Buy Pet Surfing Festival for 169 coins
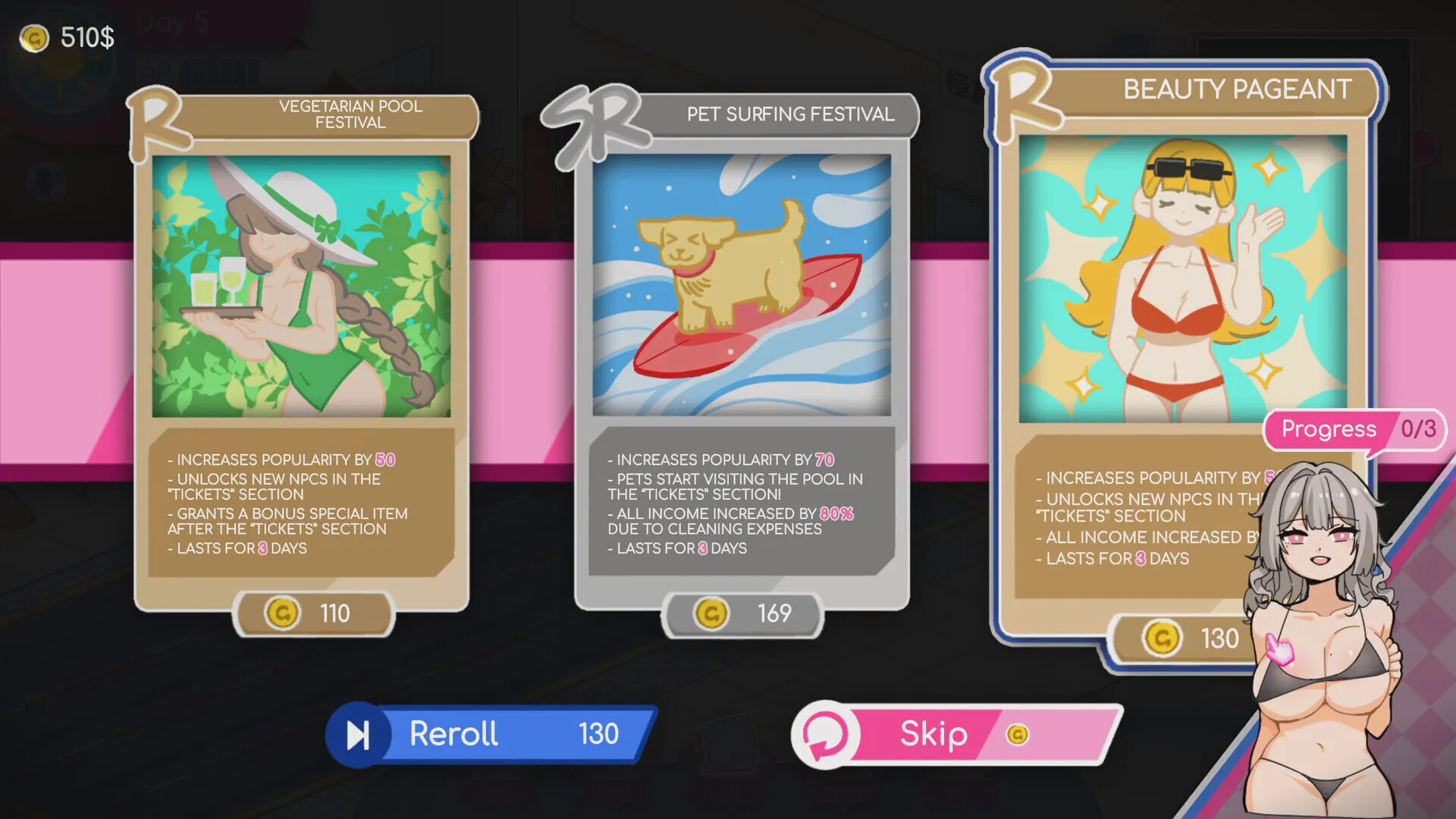 742,613
